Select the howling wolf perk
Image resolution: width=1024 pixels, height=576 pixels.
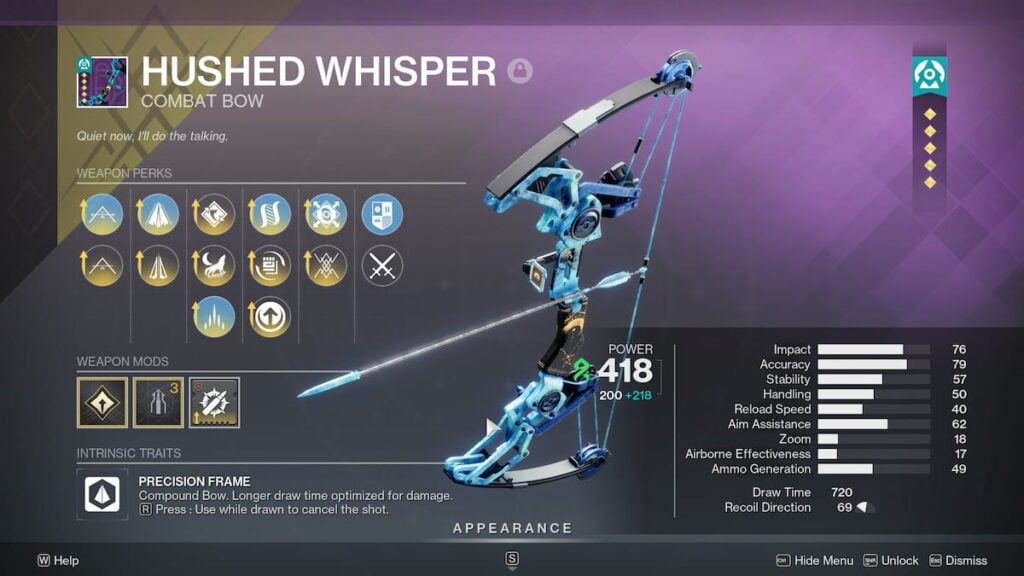point(214,265)
